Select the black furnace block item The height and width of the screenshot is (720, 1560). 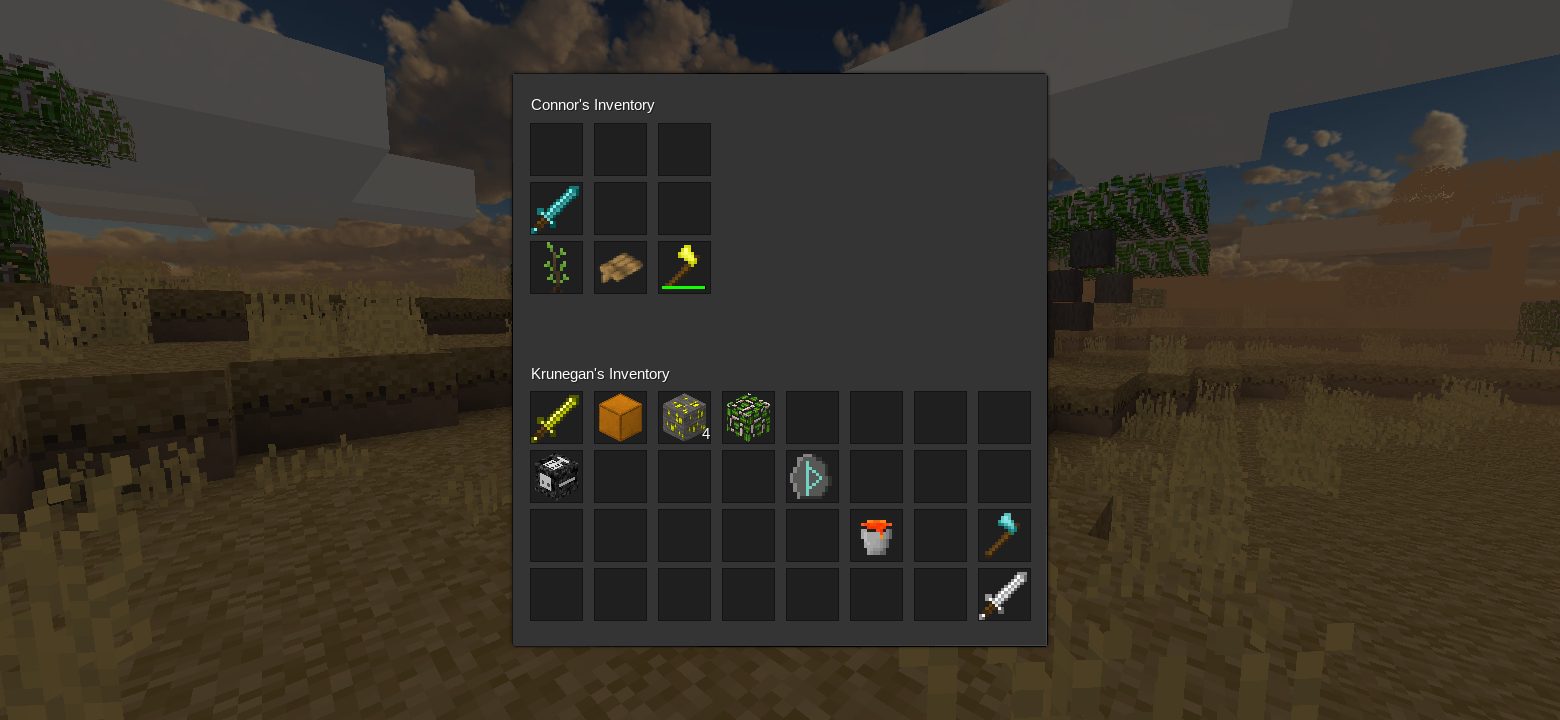[x=556, y=476]
